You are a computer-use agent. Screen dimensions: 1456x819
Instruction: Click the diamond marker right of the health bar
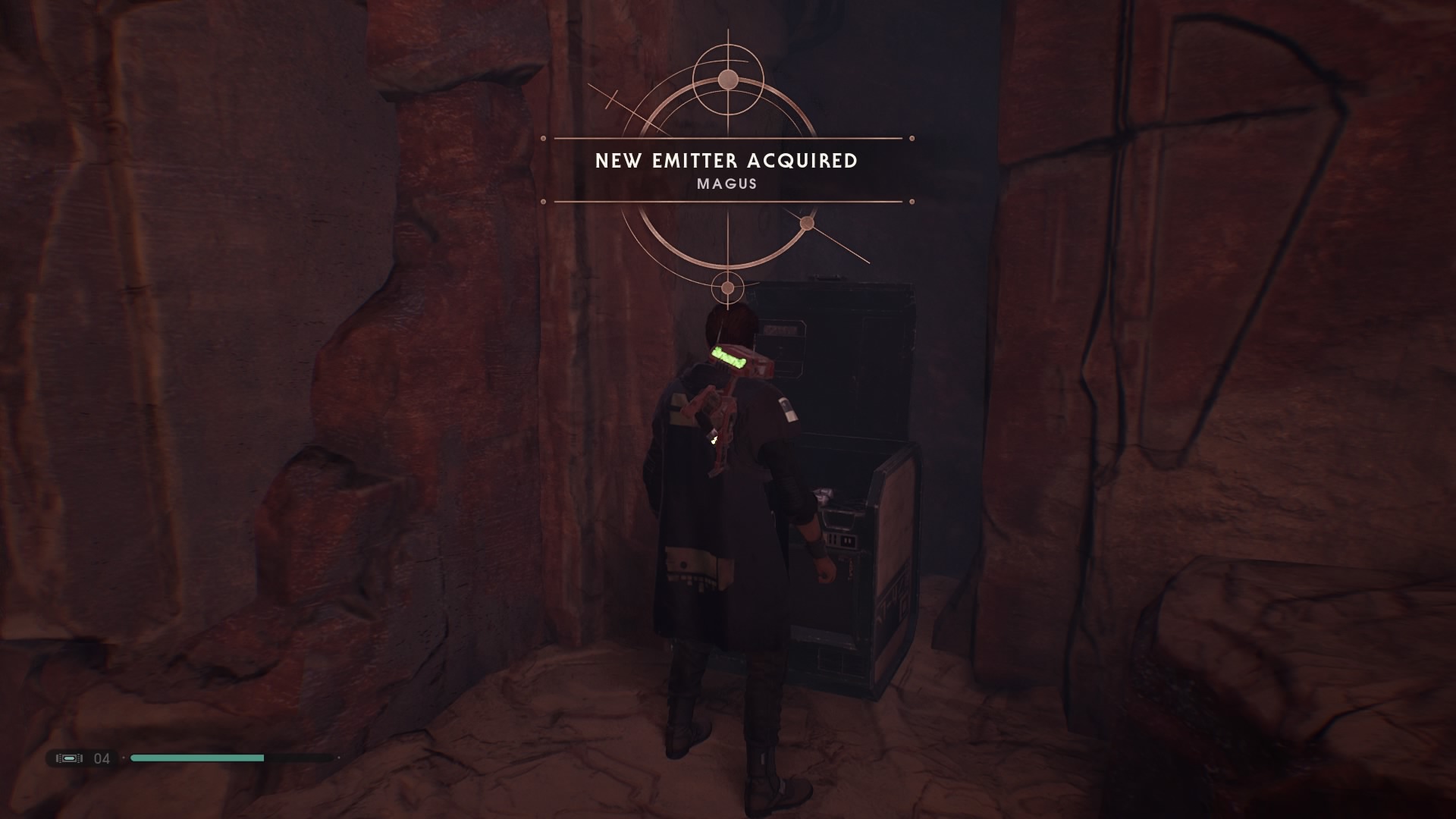[x=339, y=758]
